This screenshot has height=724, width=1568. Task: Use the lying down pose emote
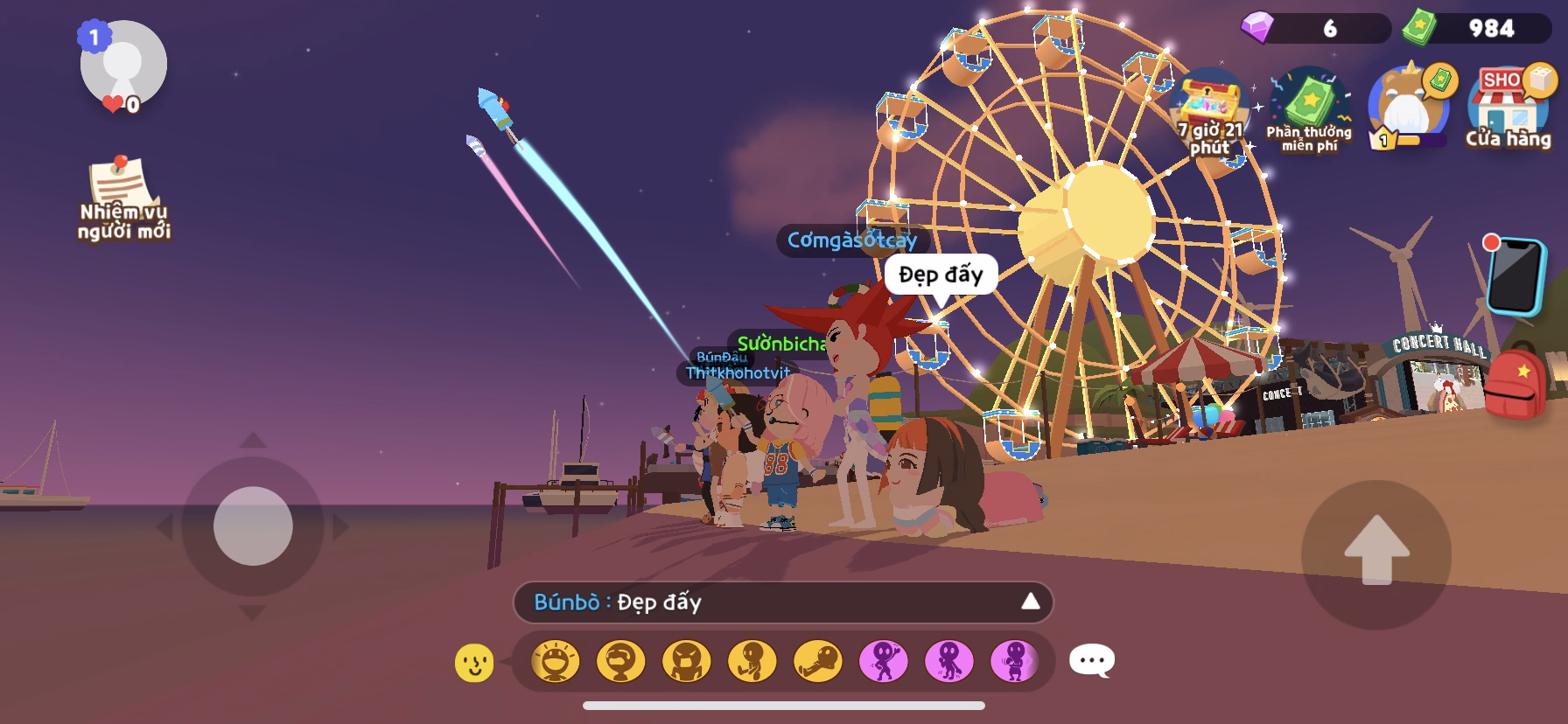[x=818, y=661]
